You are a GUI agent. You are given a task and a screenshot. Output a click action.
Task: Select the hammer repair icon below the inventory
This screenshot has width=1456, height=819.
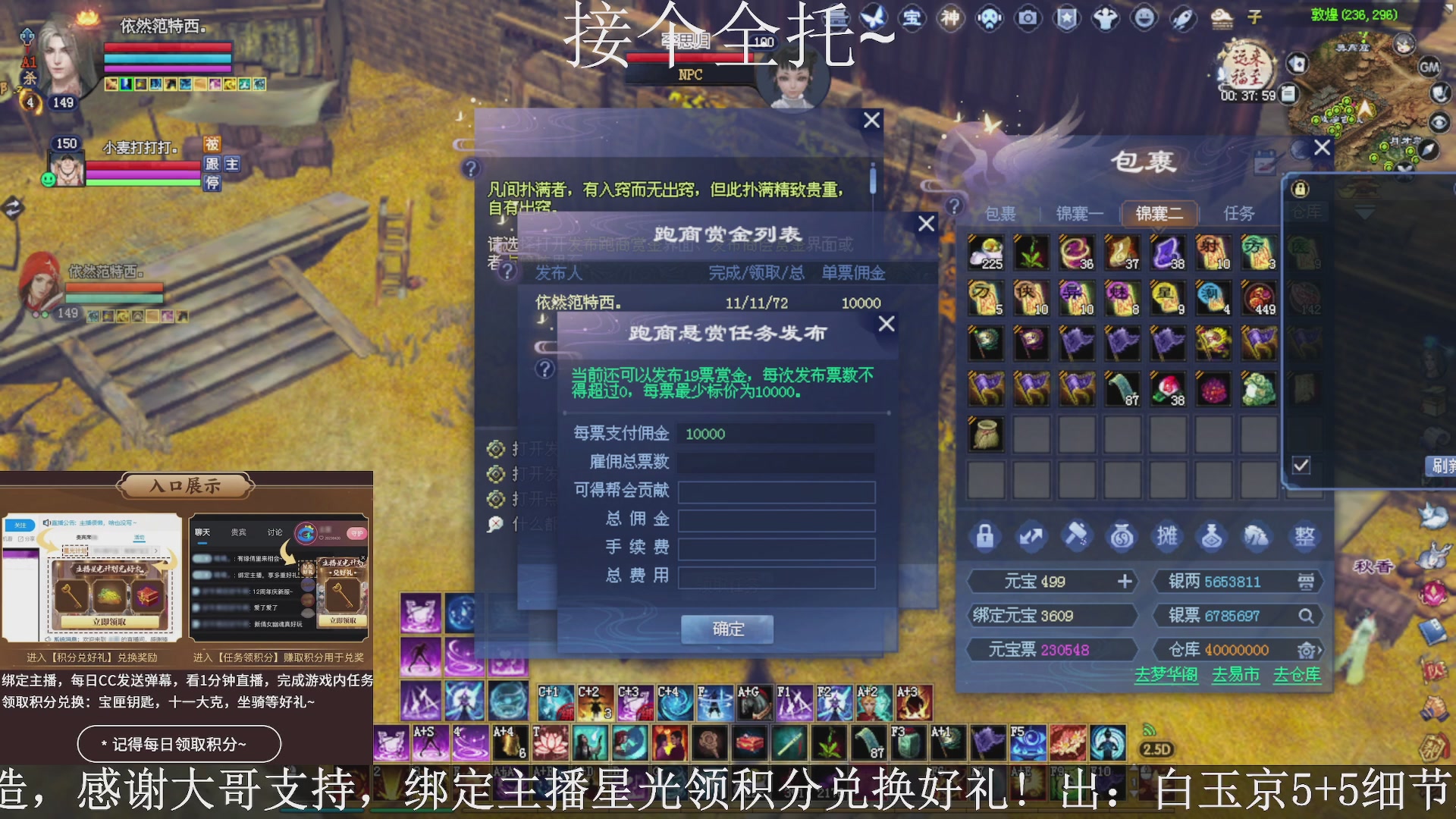pos(1077,535)
